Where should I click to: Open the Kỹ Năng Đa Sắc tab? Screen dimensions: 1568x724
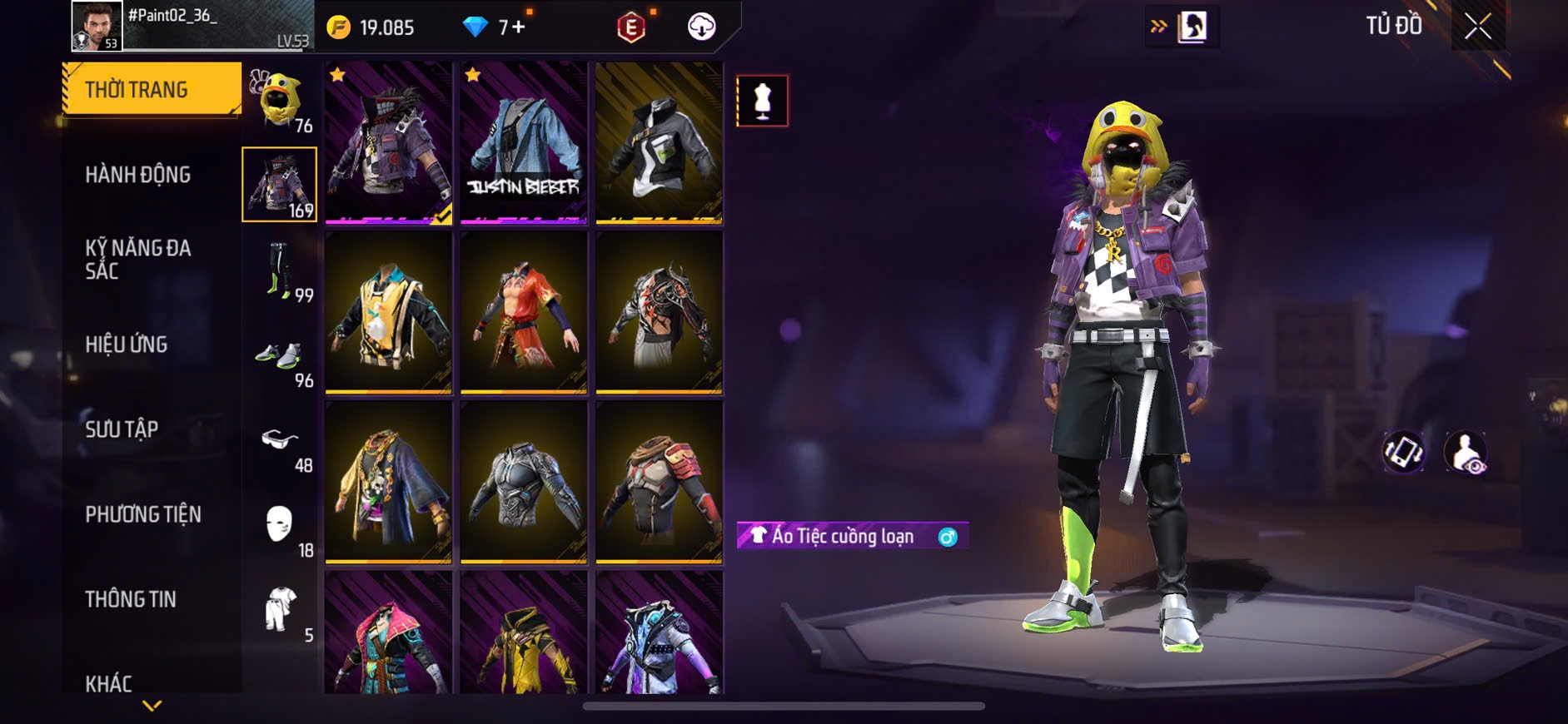click(x=138, y=259)
